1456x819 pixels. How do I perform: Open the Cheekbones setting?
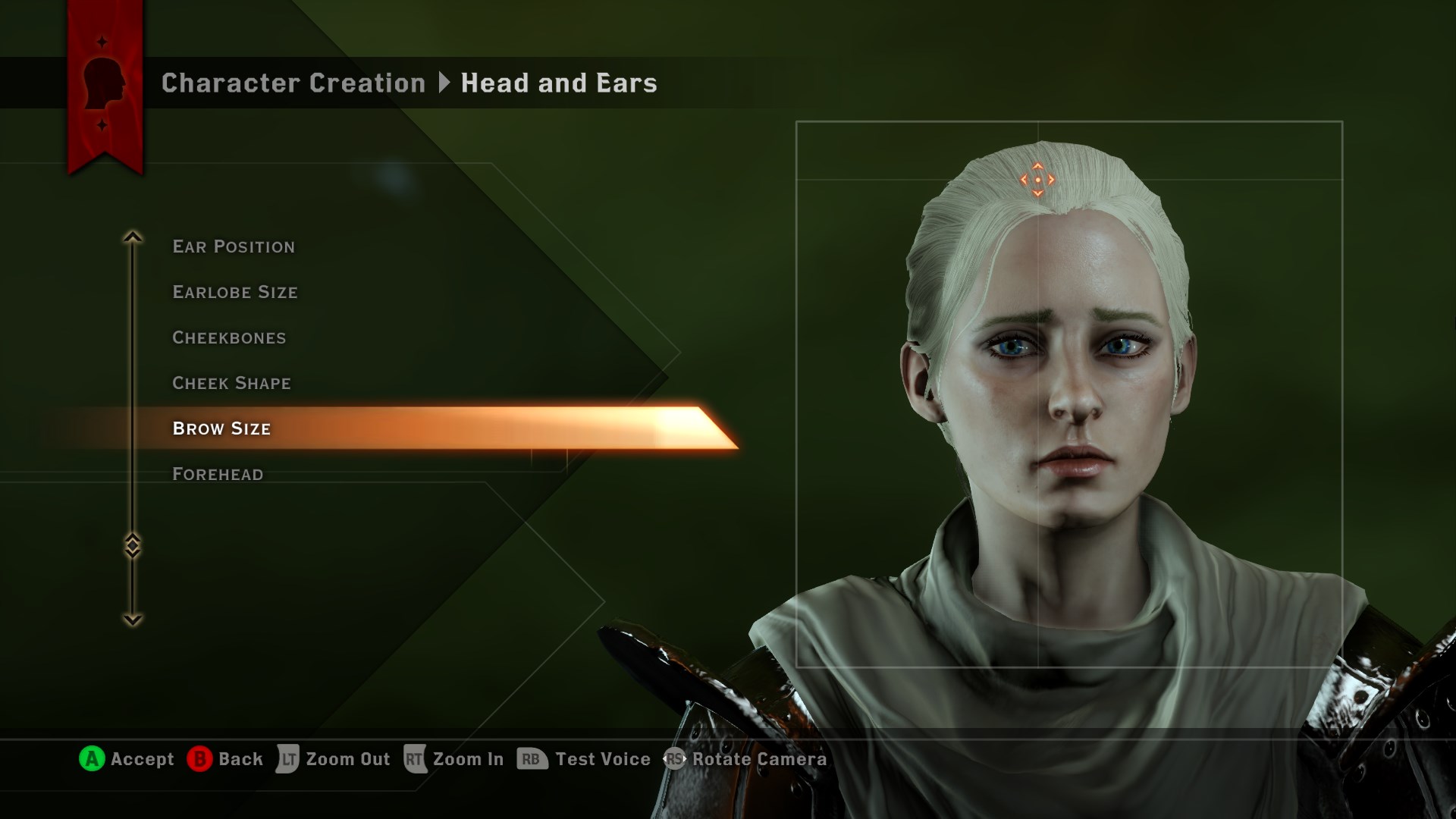(x=229, y=337)
